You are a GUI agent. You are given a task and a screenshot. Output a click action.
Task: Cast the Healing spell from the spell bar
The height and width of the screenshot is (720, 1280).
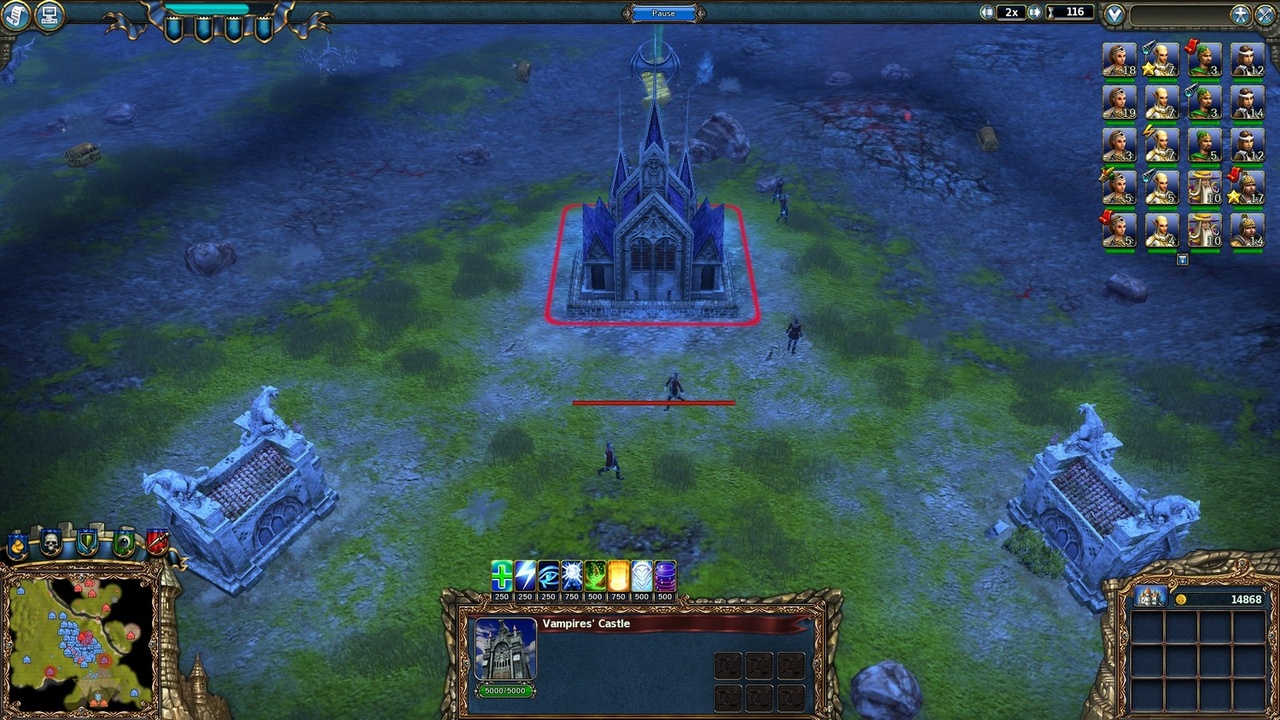[x=501, y=575]
